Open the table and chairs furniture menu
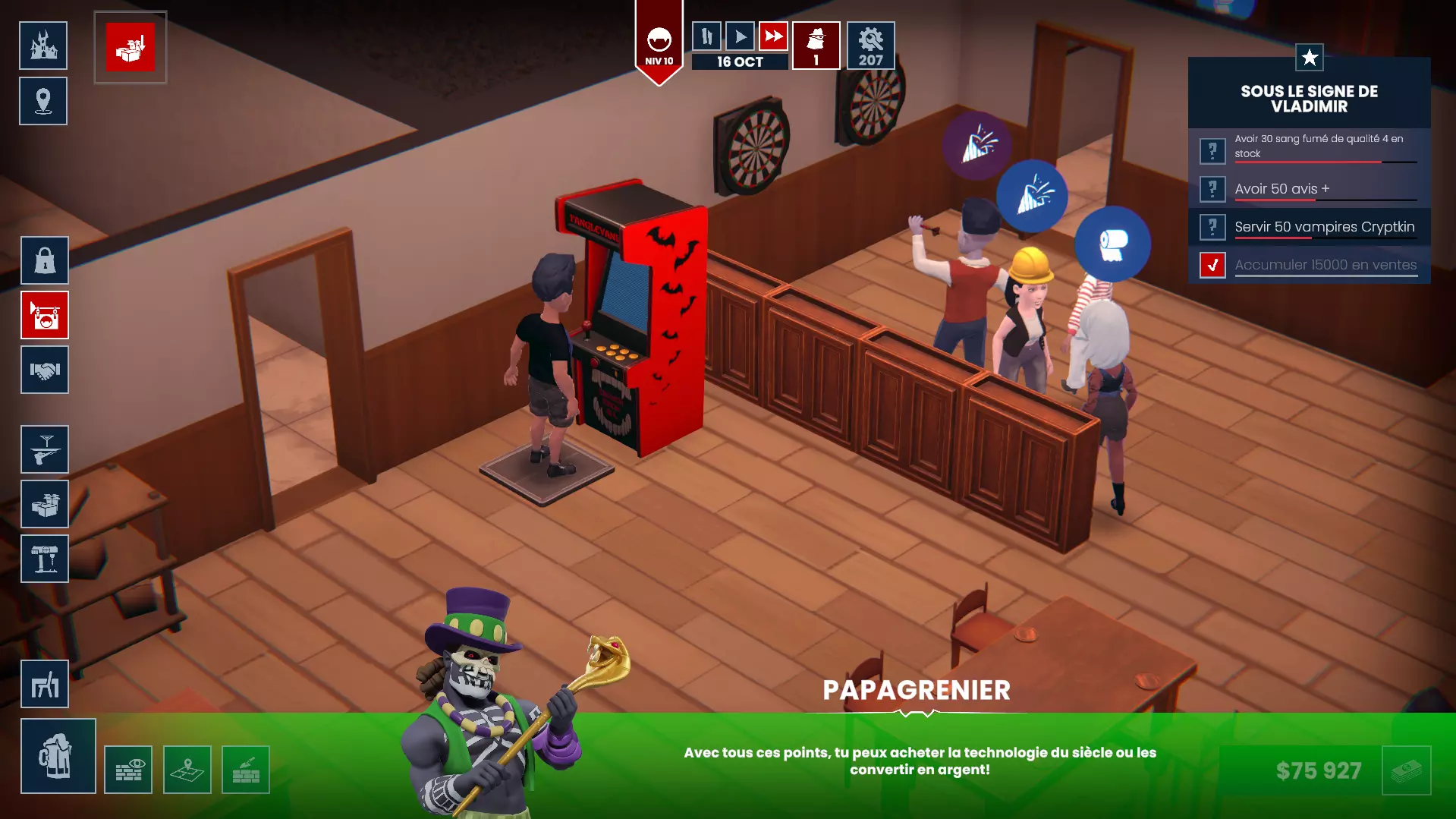The height and width of the screenshot is (819, 1456). point(45,684)
